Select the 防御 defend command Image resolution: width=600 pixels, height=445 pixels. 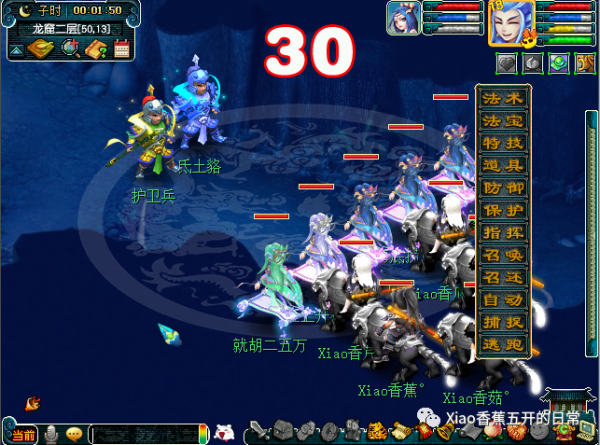[x=503, y=189]
